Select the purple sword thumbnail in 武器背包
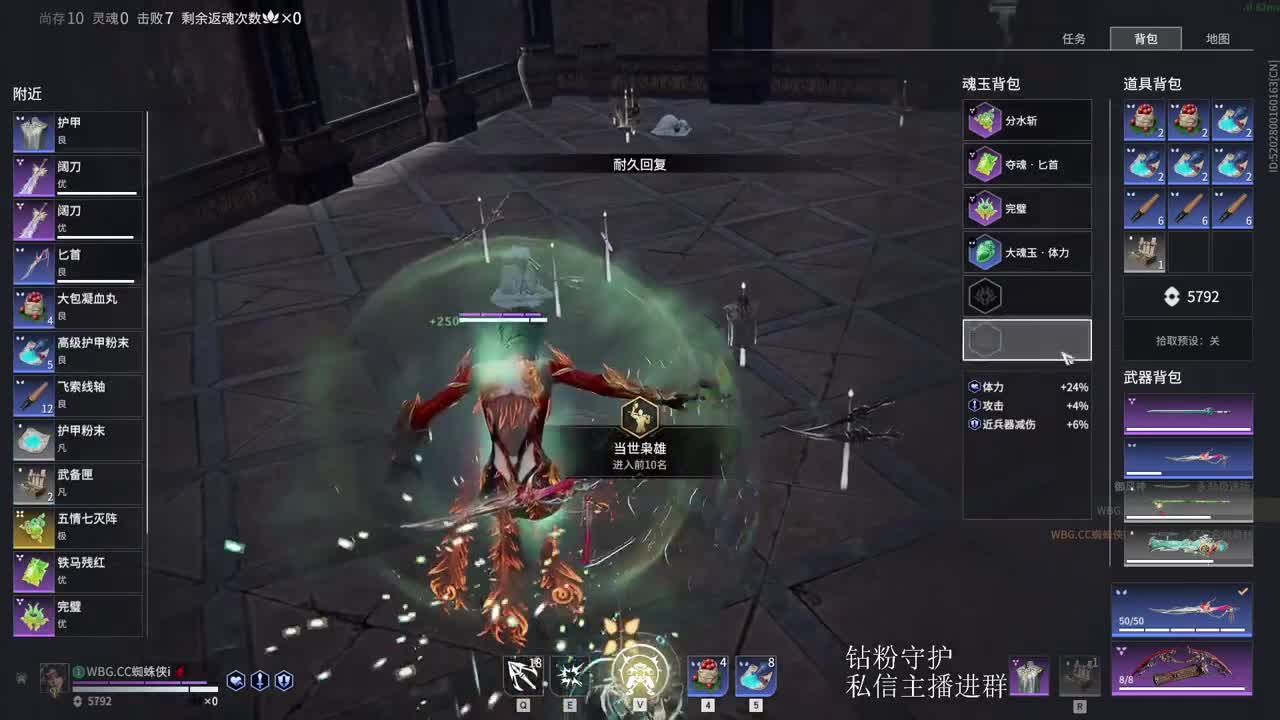The height and width of the screenshot is (720, 1280). coord(1188,410)
